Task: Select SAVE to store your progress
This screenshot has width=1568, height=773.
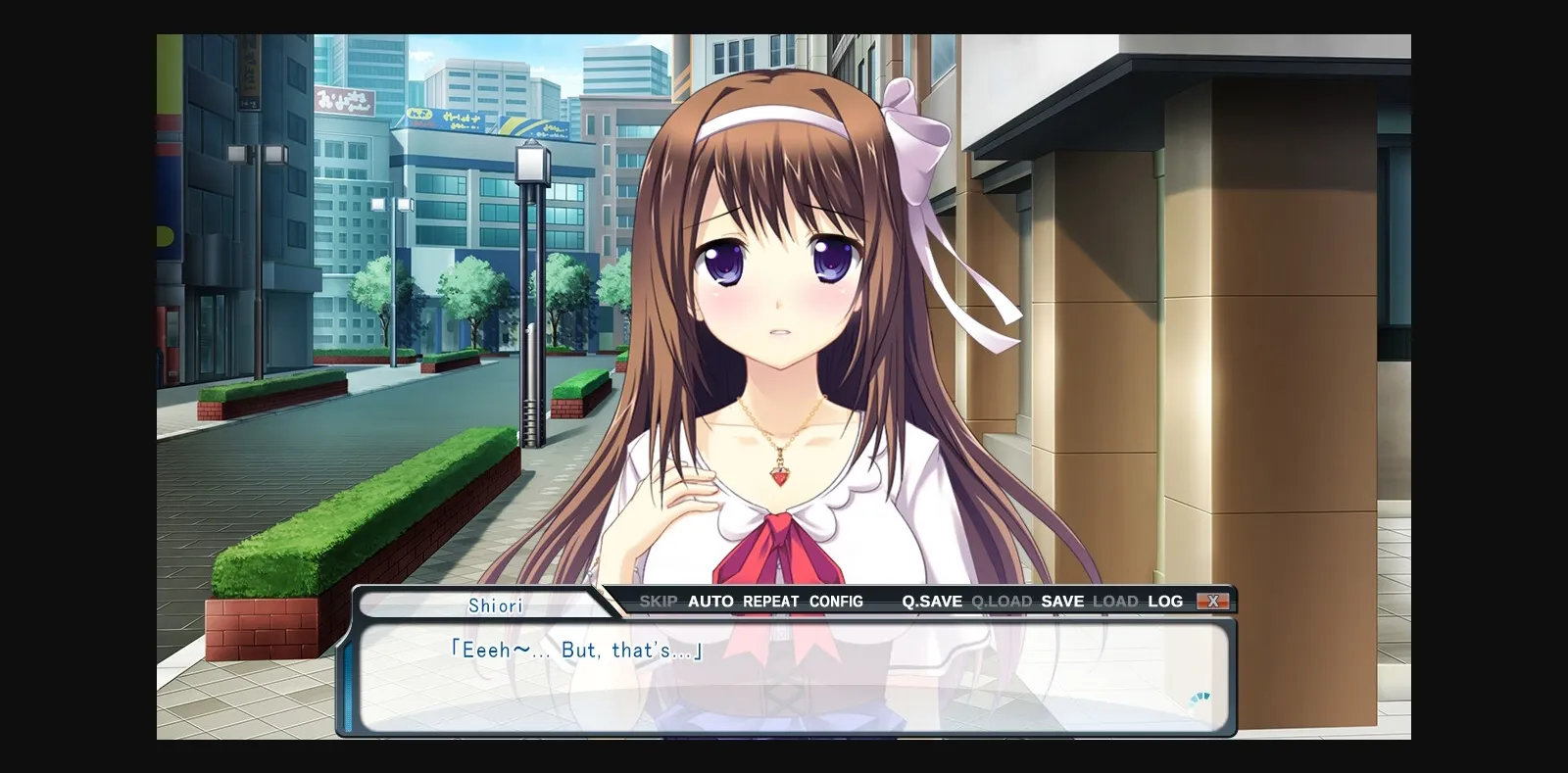Action: click(1064, 601)
